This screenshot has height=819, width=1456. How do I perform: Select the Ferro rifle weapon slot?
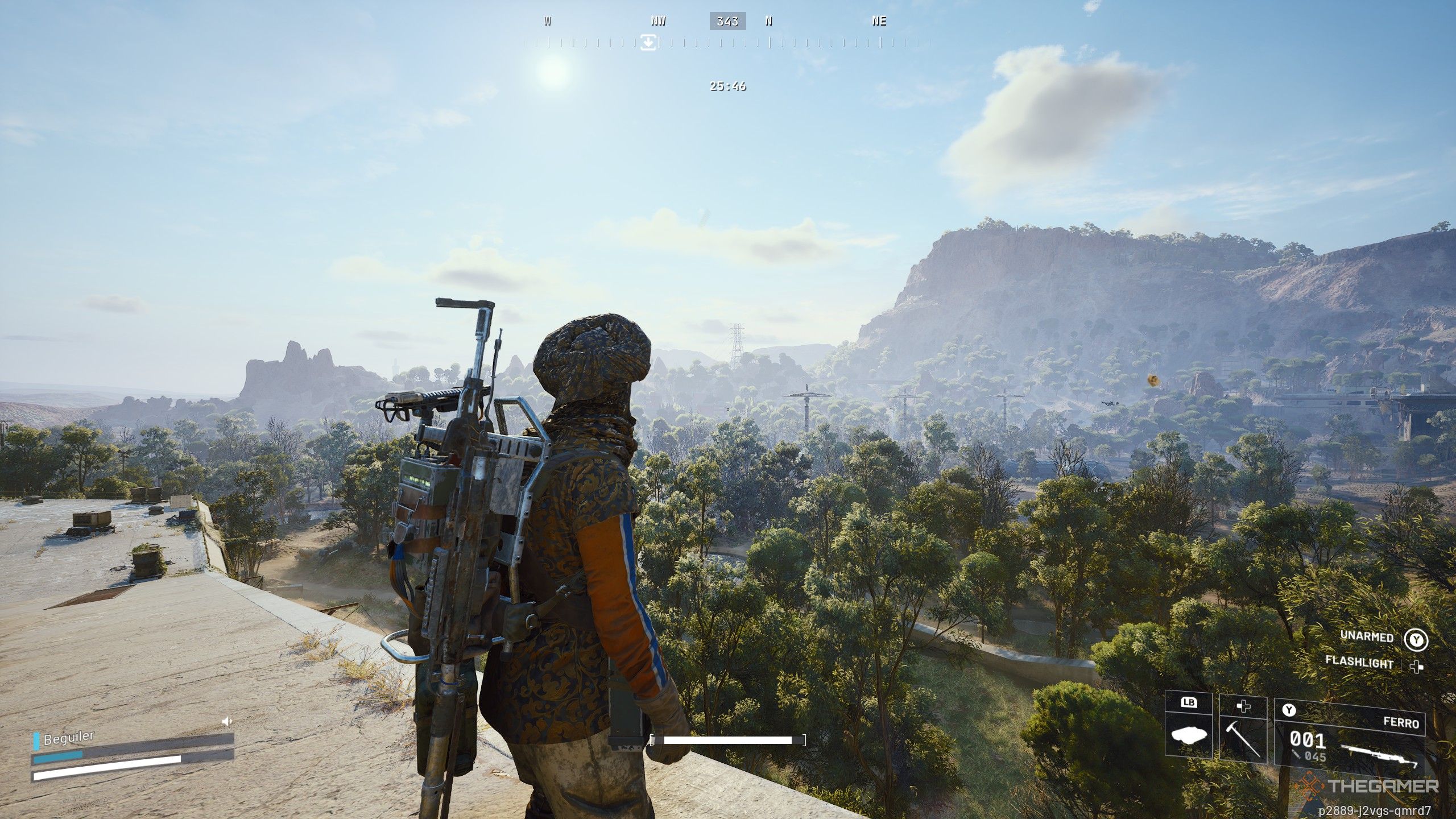pos(1349,738)
